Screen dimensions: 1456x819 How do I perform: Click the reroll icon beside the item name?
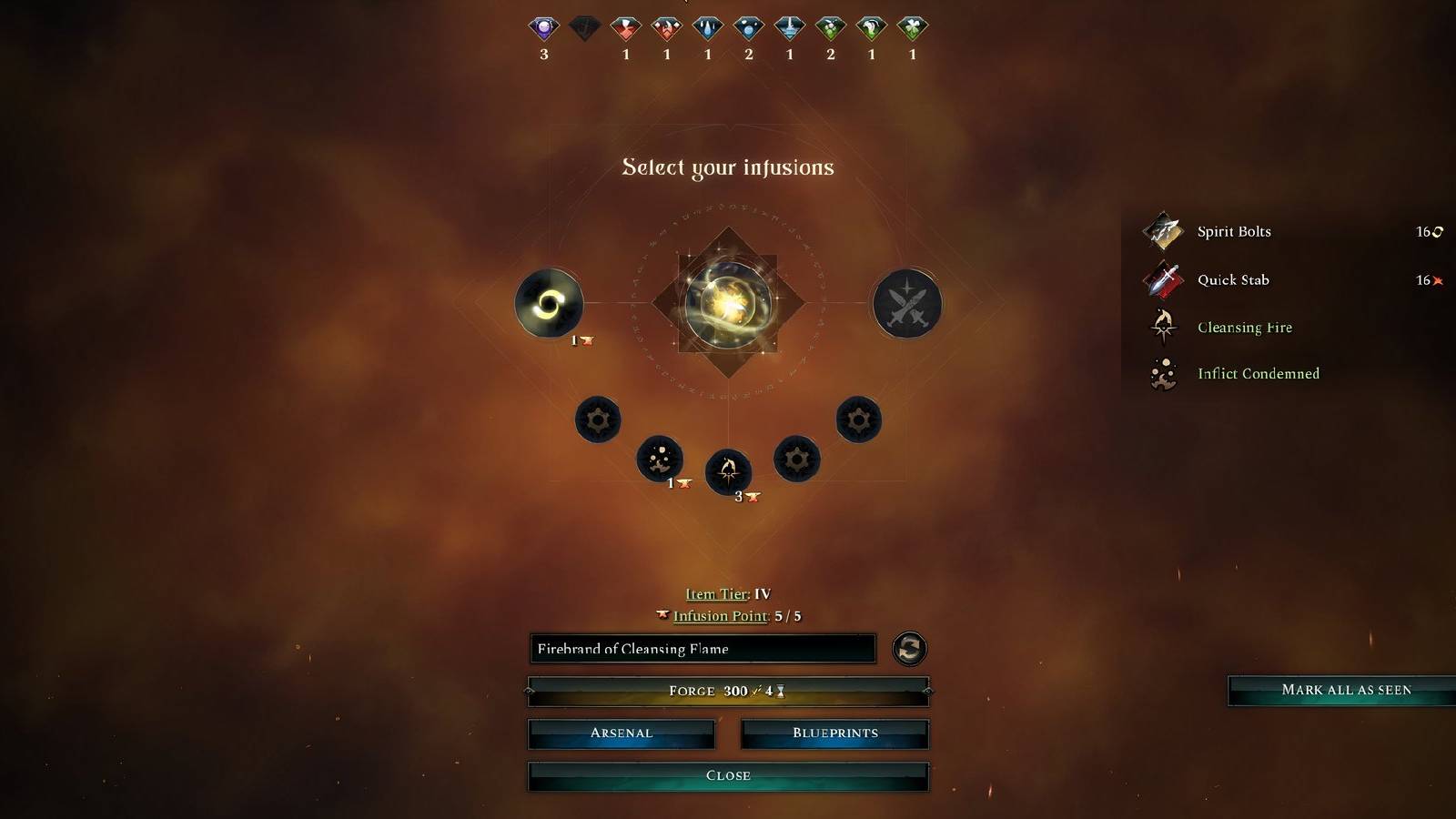[x=910, y=649]
